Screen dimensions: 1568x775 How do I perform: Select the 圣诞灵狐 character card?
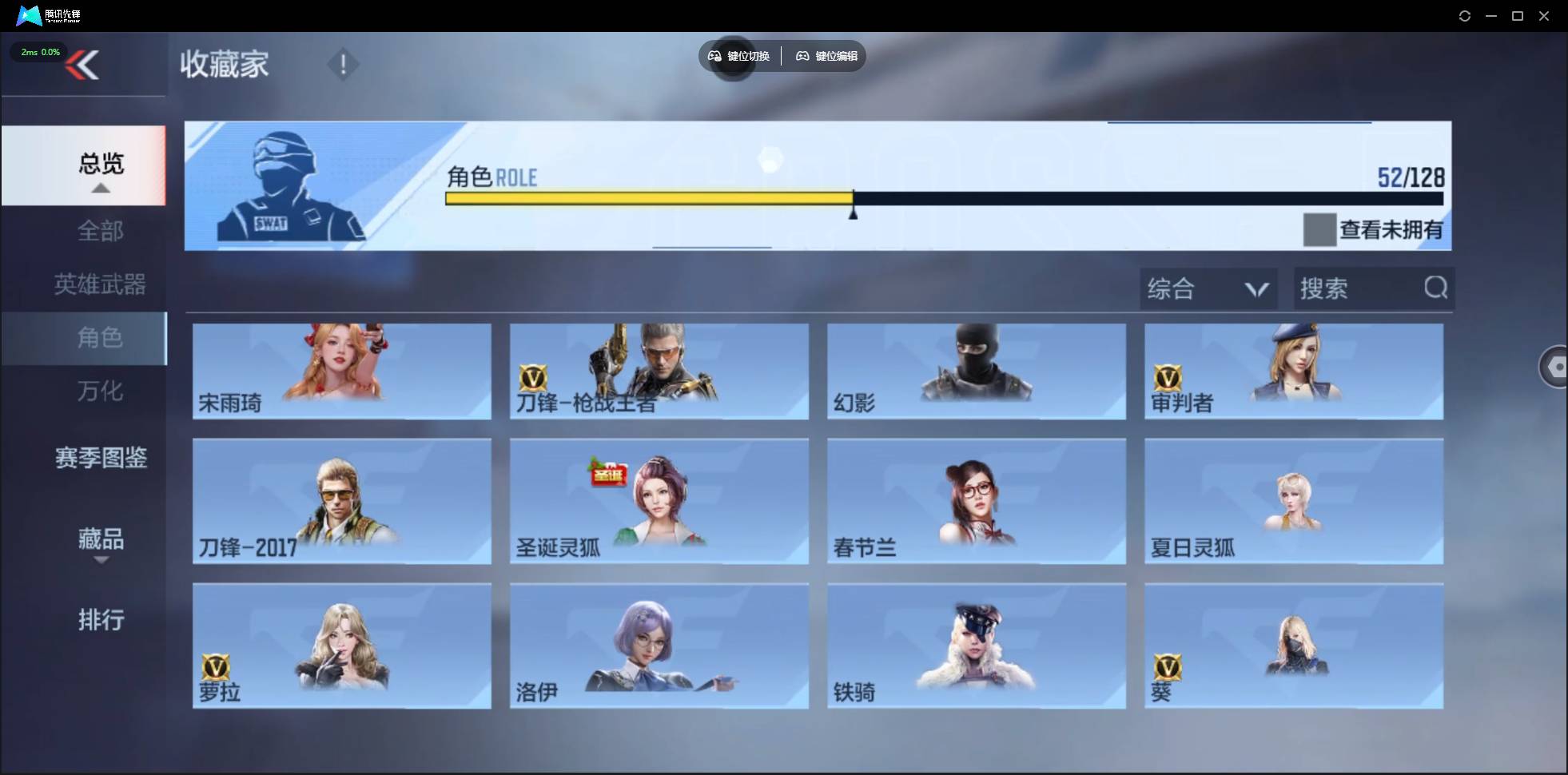click(658, 502)
